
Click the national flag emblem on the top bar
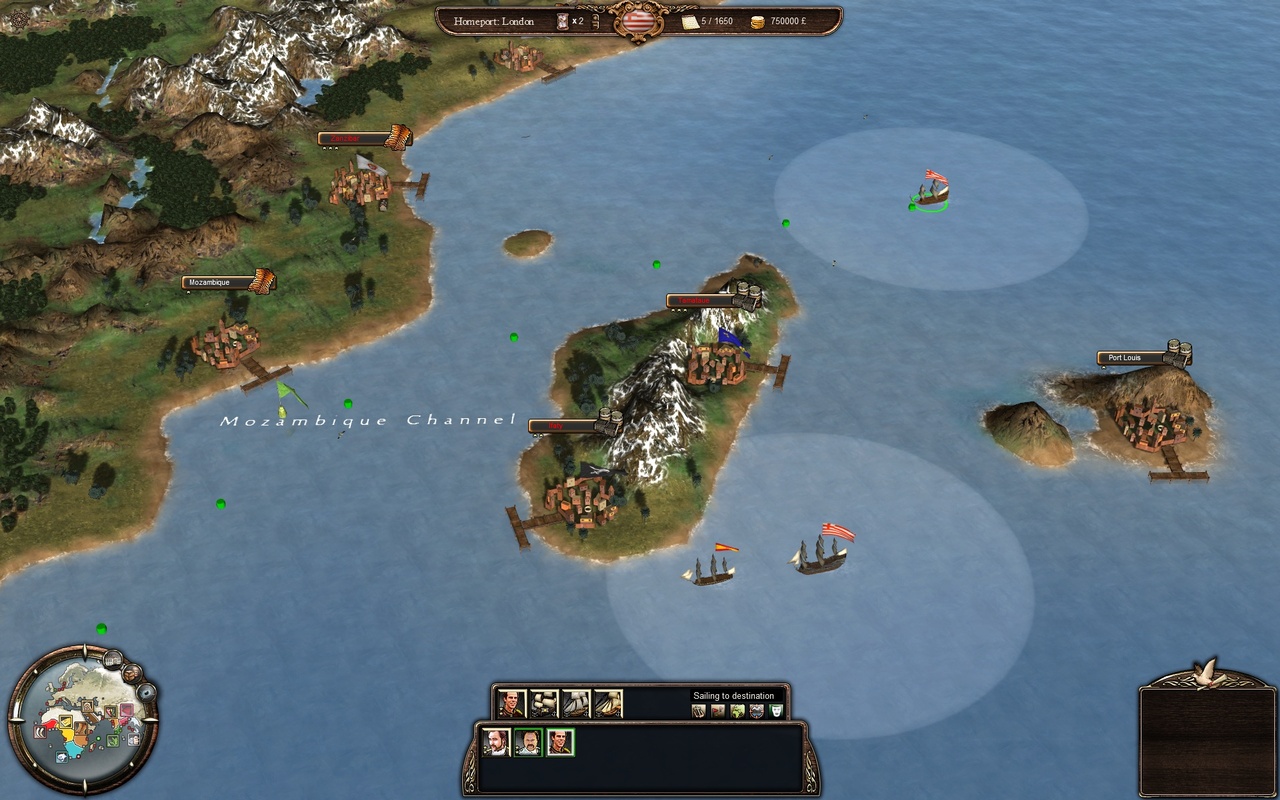(640, 21)
